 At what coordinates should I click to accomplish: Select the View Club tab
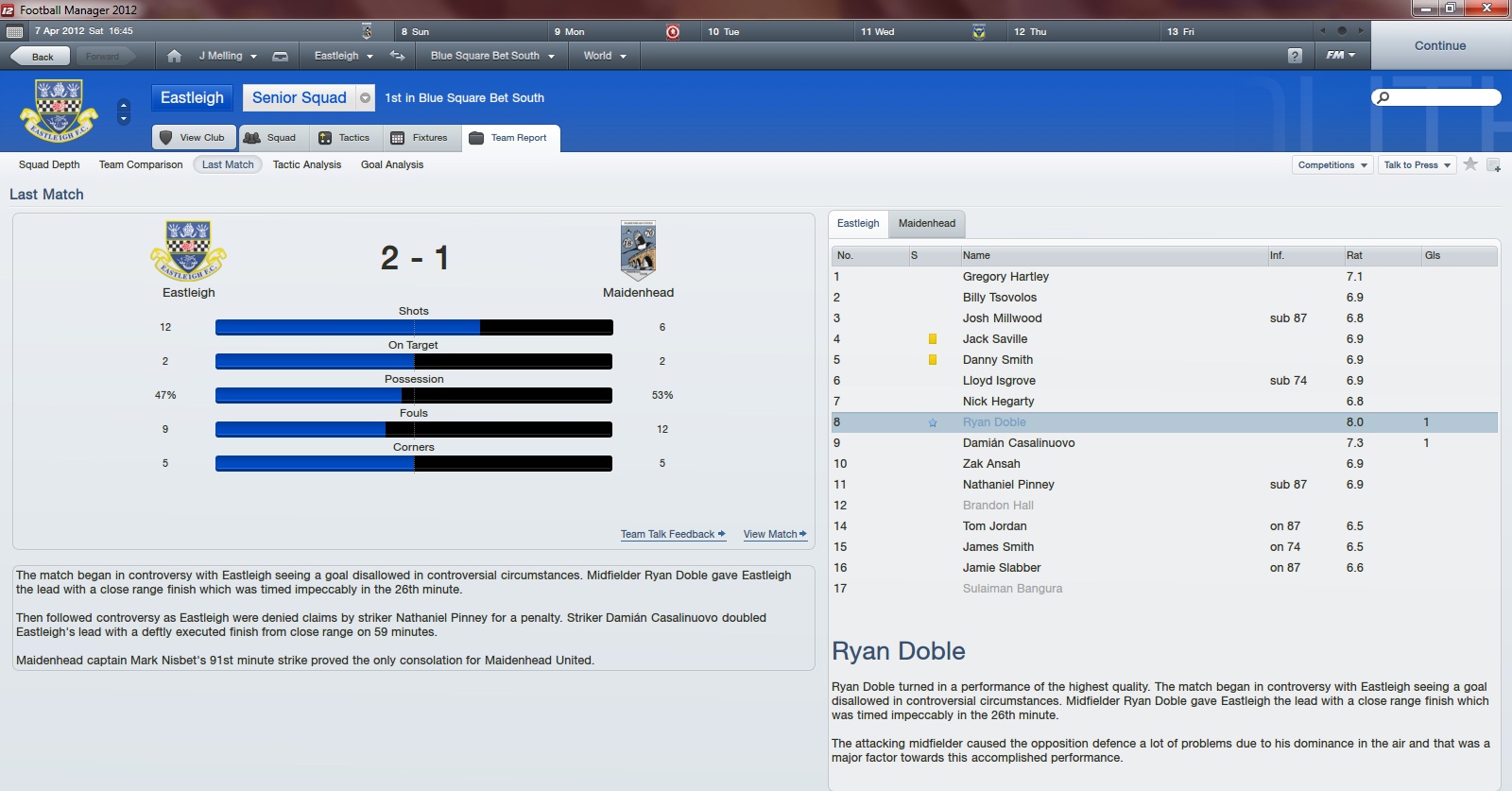tap(194, 138)
